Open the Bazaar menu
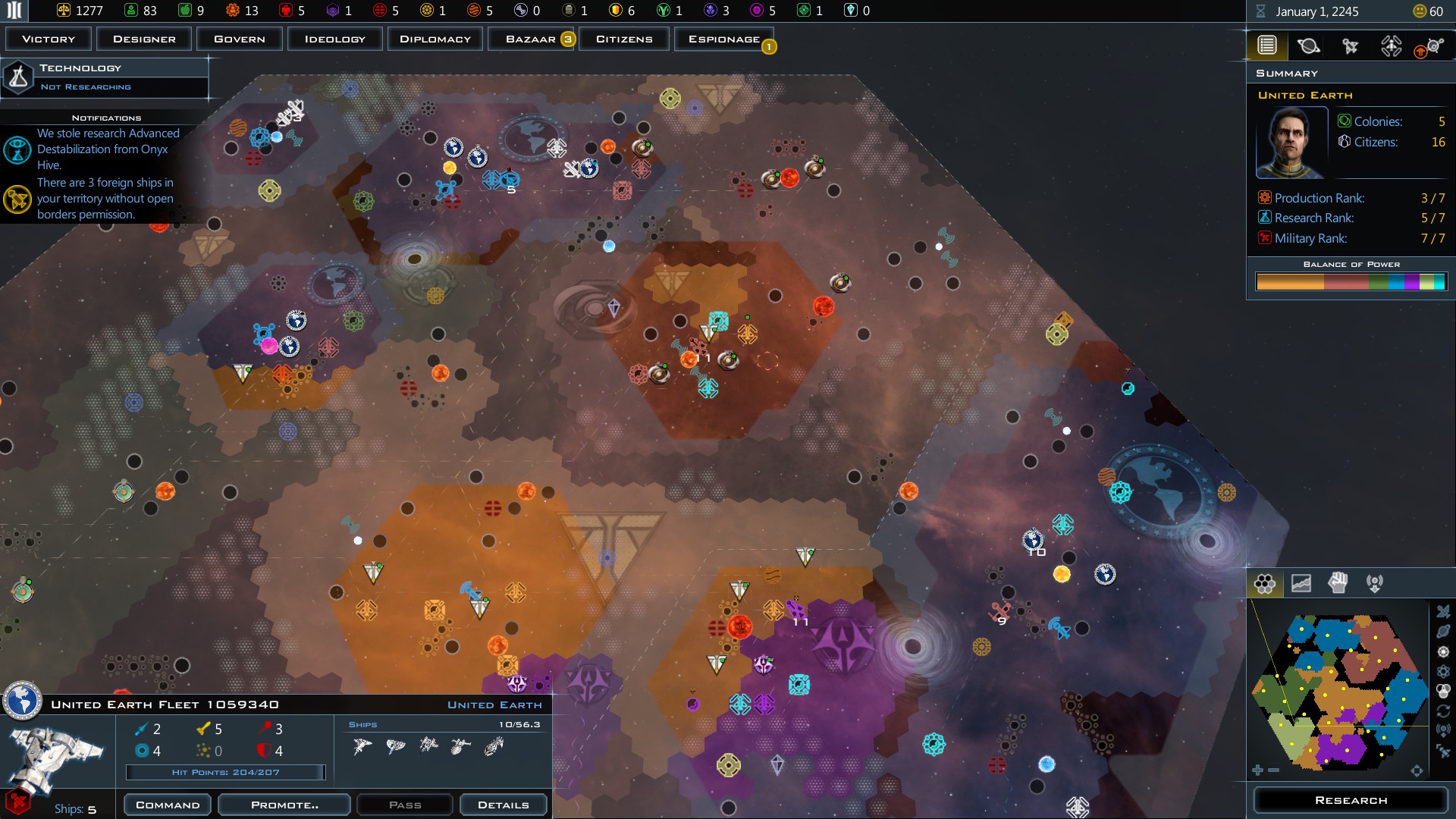The width and height of the screenshot is (1456, 819). (x=531, y=39)
